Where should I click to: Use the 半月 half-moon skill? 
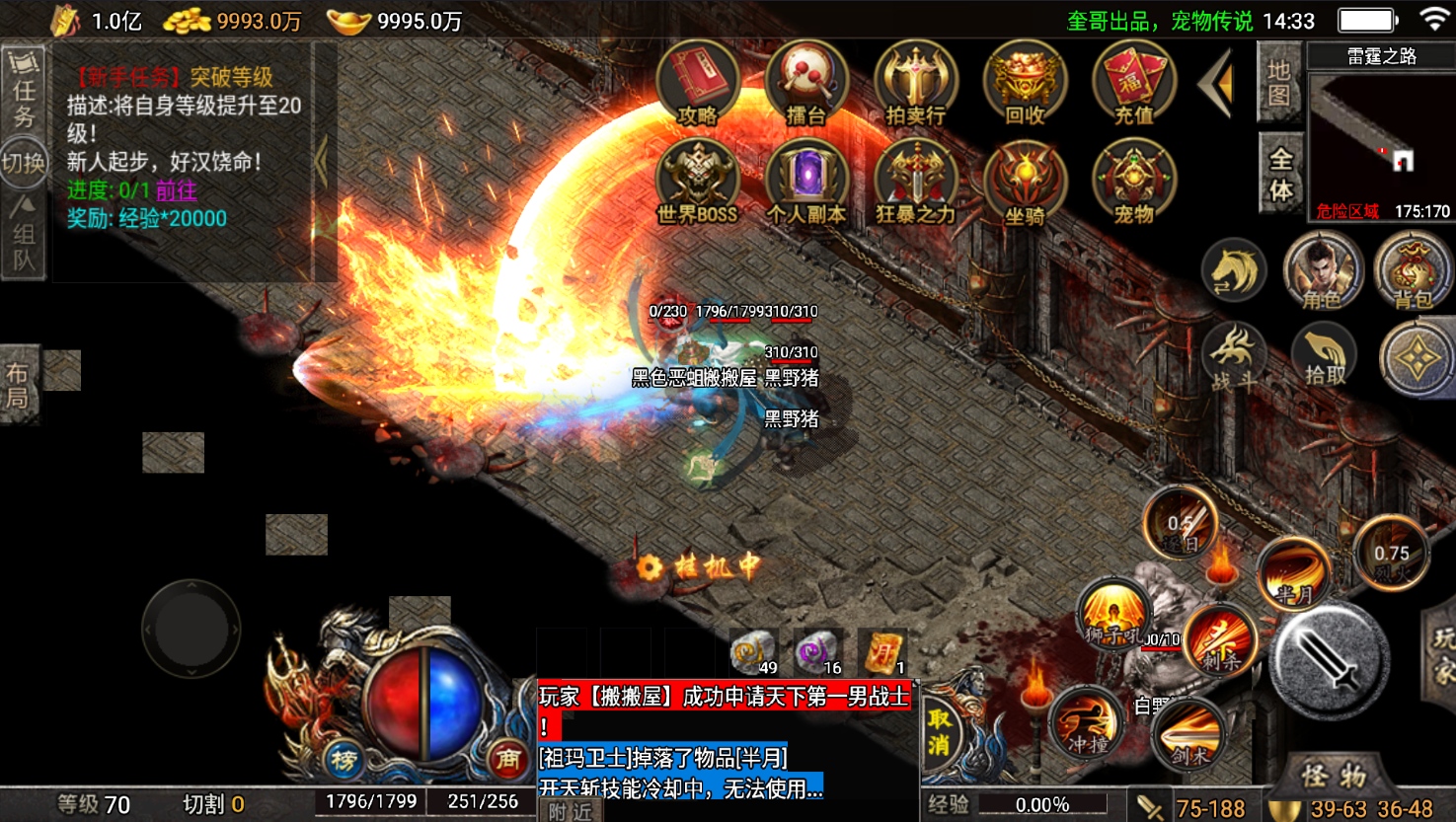coord(1294,574)
